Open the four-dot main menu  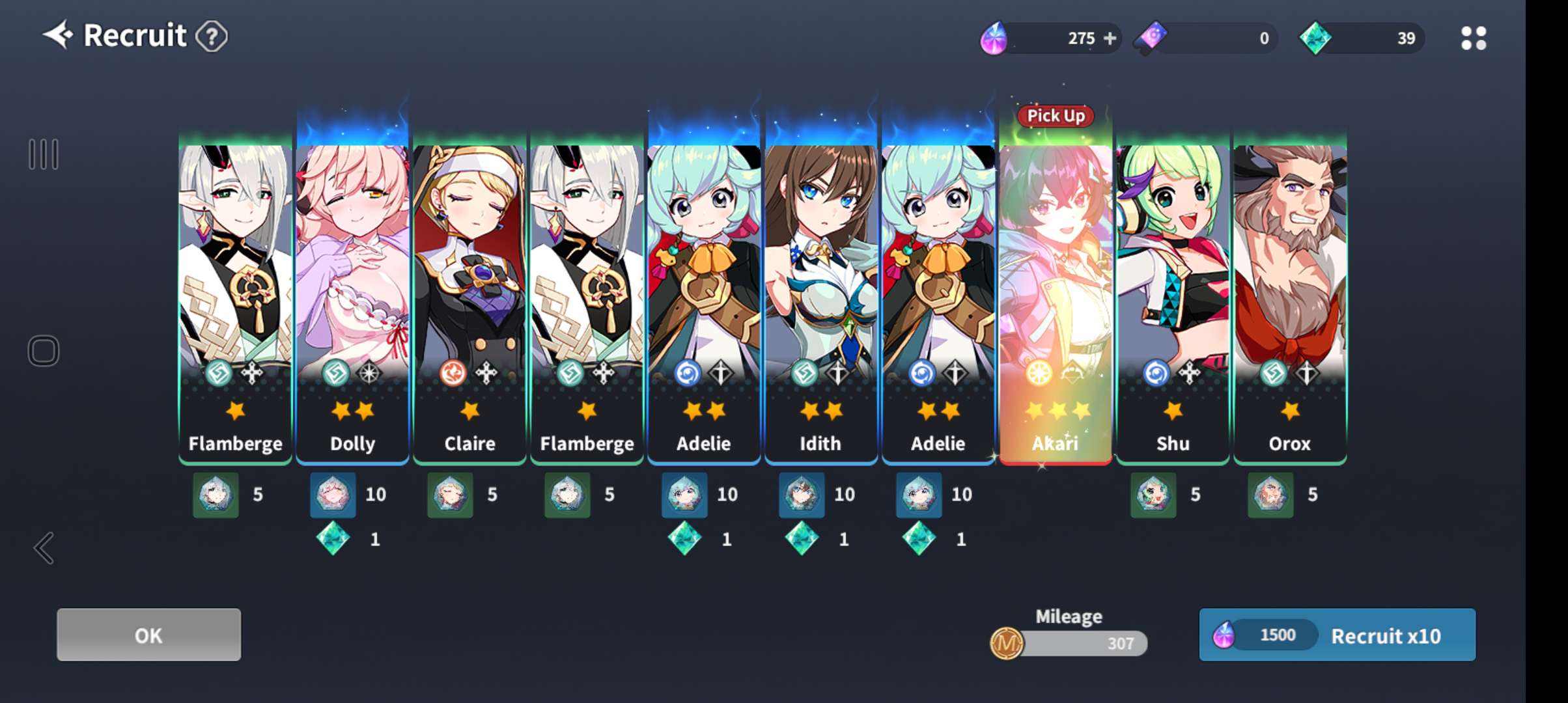pos(1473,38)
